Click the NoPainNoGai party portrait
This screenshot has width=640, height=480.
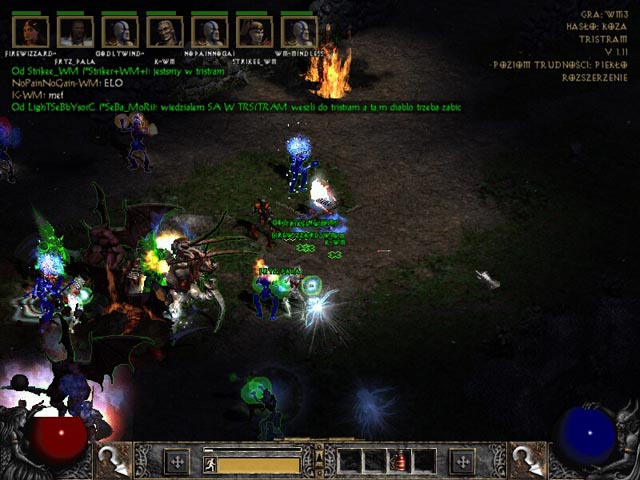click(209, 32)
